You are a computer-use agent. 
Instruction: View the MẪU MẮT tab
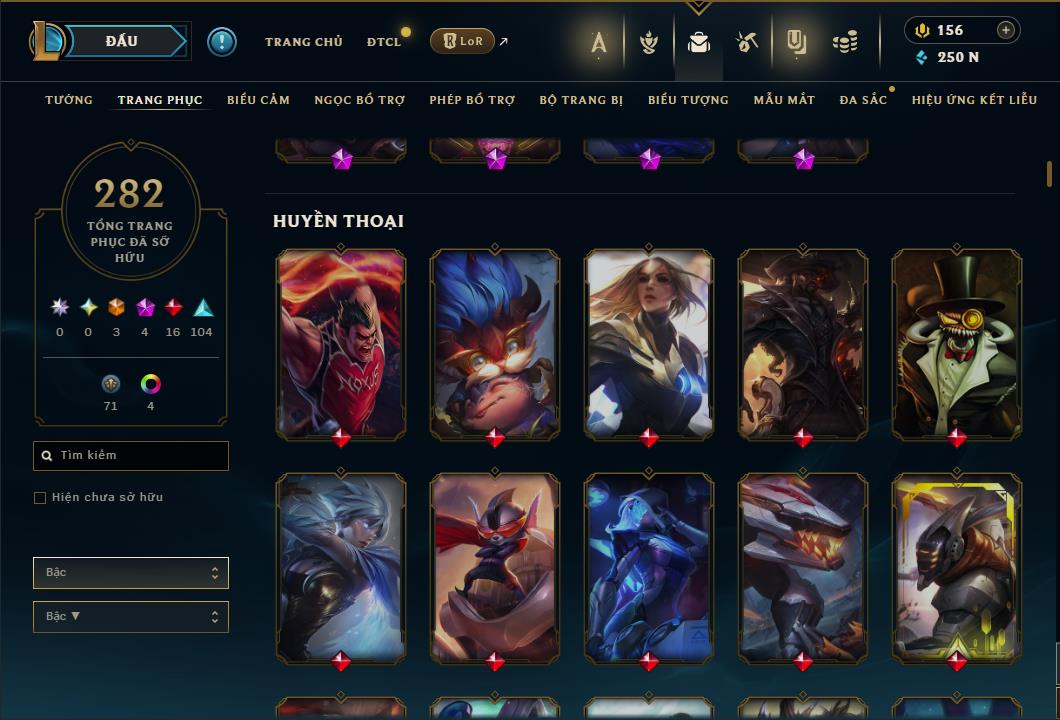(784, 100)
